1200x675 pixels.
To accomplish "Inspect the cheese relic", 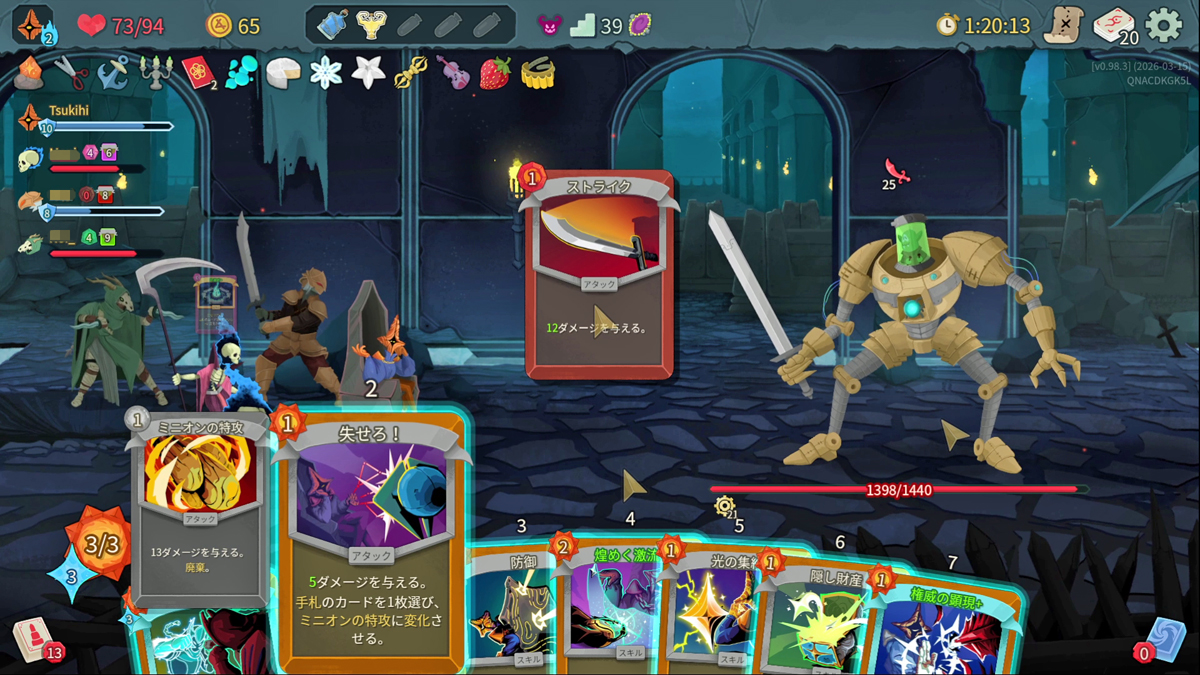I will (x=283, y=72).
